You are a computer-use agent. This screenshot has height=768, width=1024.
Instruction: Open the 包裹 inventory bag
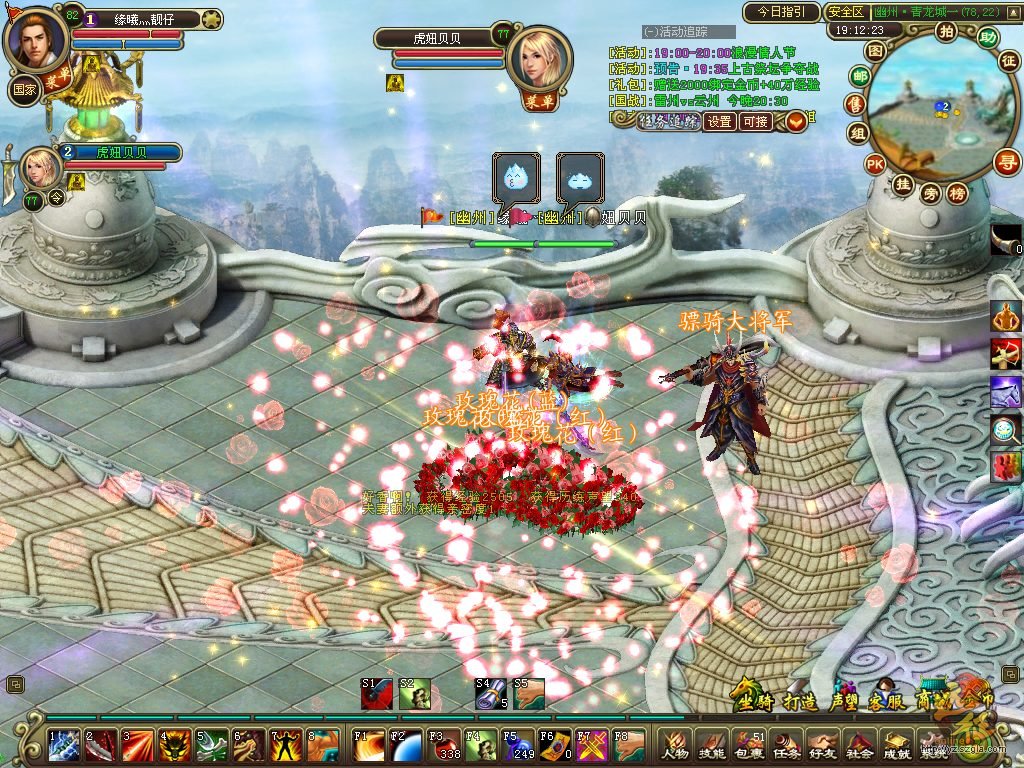click(748, 745)
